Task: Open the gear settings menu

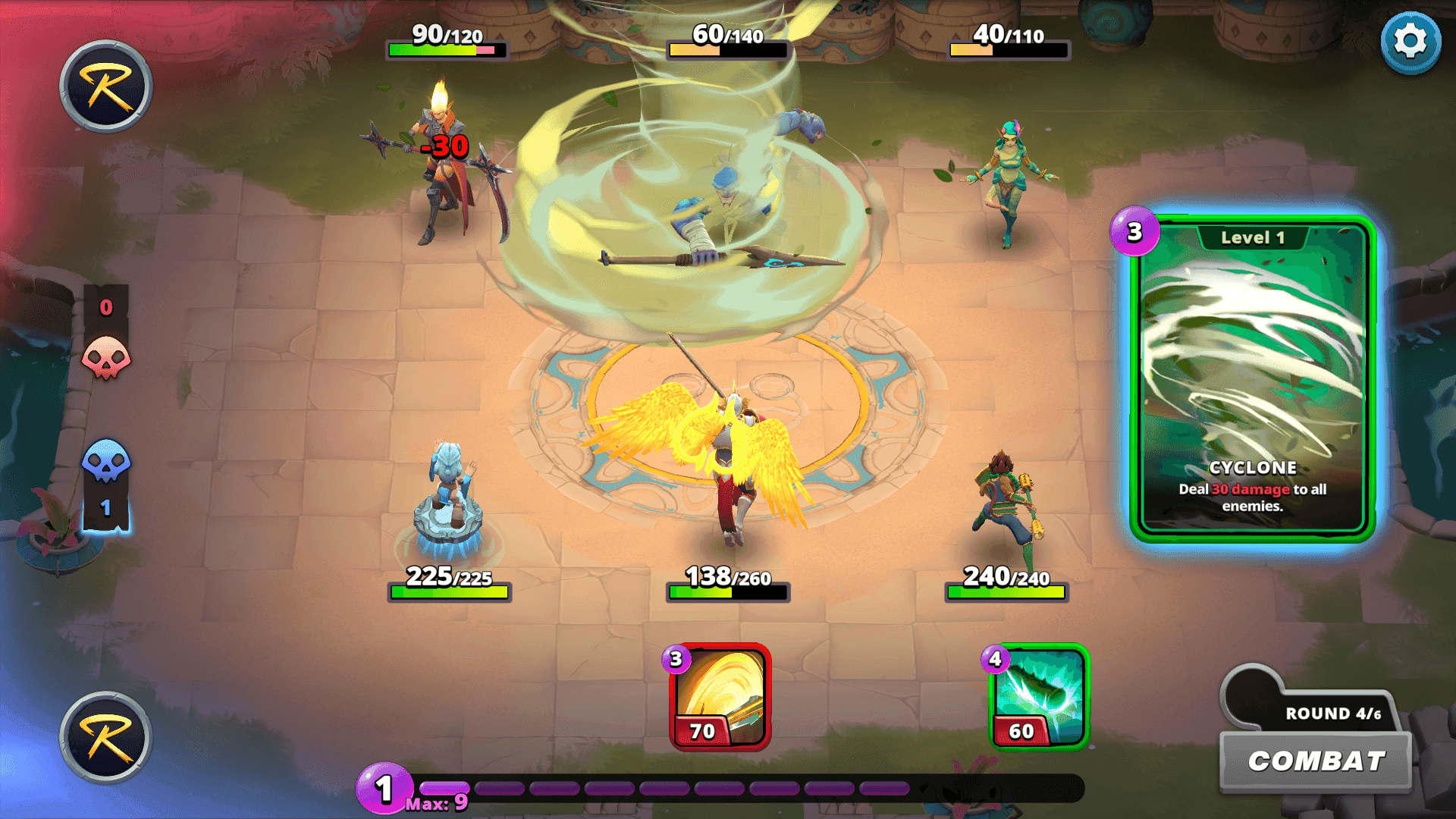Action: pyautogui.click(x=1410, y=42)
